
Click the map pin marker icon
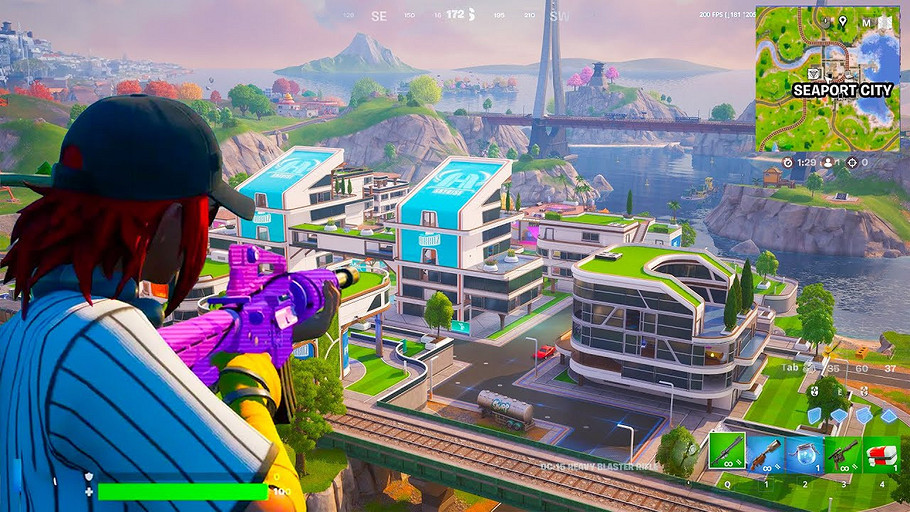[843, 21]
